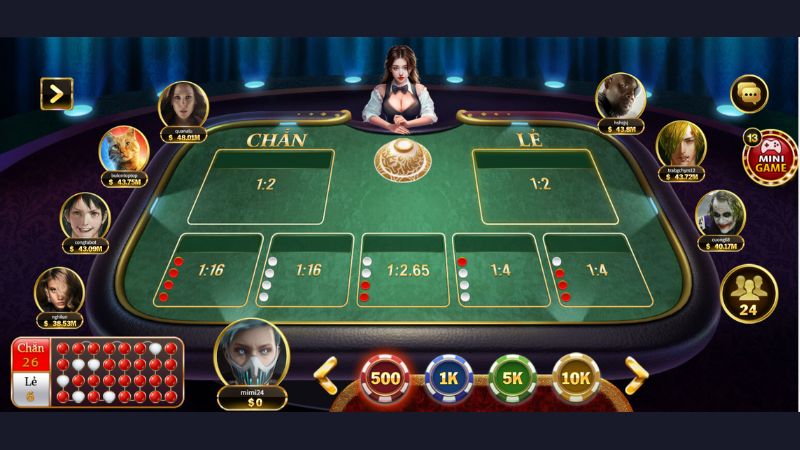Bet on the Chẵn 1:2 area
Screen dimensions: 800x450
261,186
